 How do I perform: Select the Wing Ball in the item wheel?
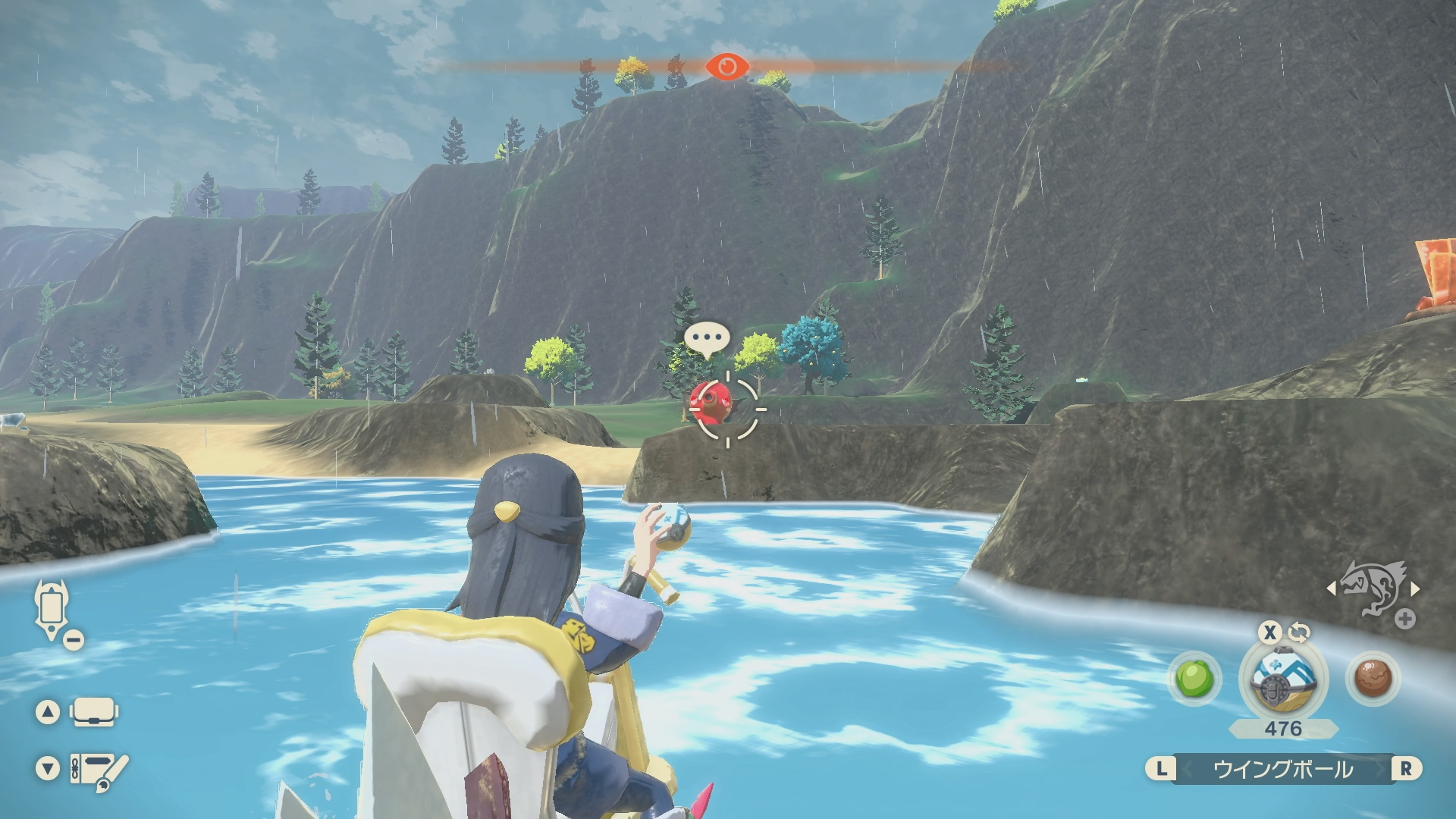tap(1283, 678)
